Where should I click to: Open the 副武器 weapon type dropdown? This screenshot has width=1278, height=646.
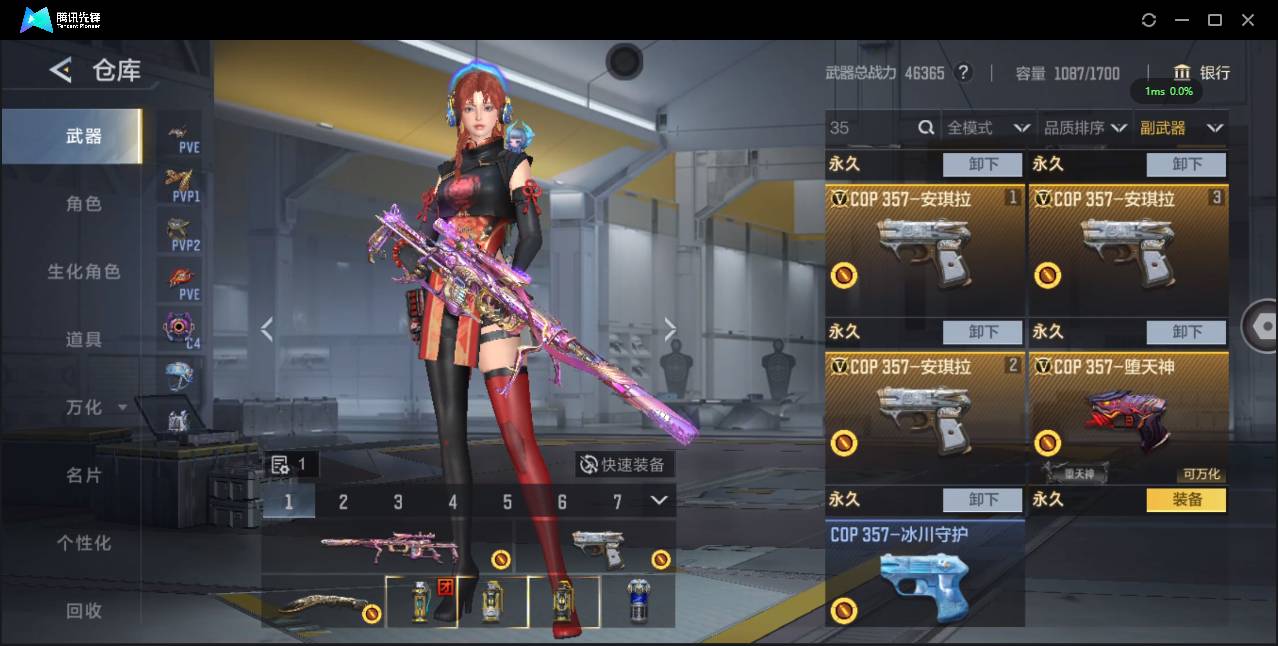[1181, 128]
